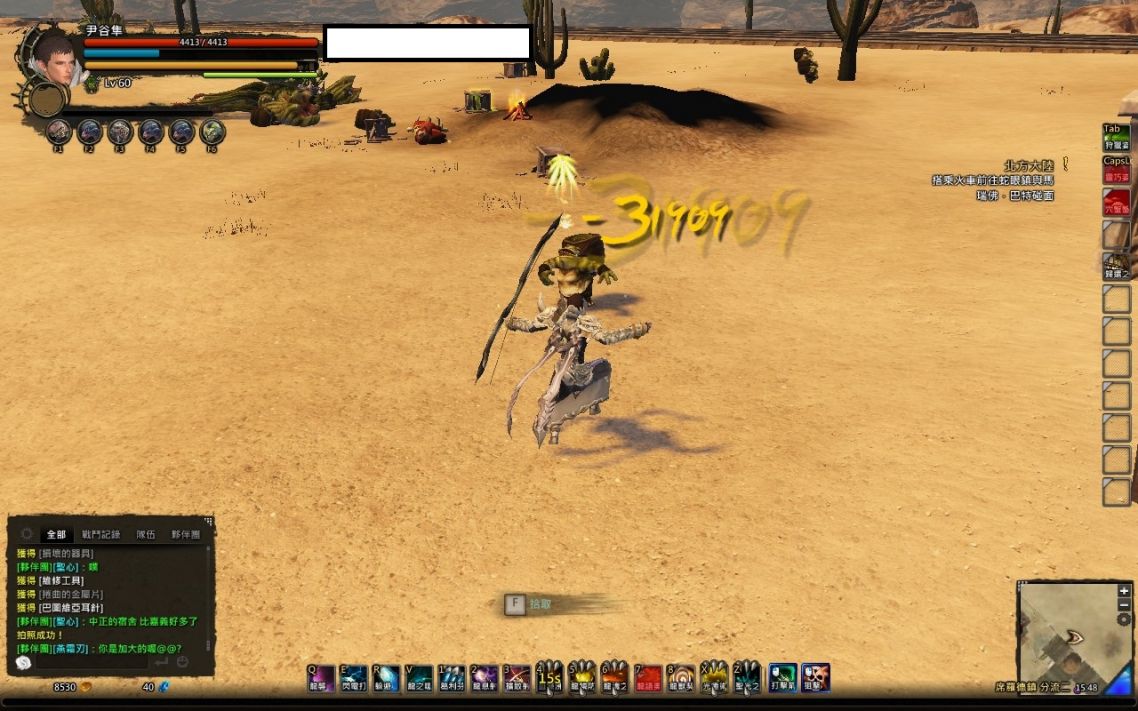
Task: Open the chat emoji face button
Action: click(x=183, y=662)
